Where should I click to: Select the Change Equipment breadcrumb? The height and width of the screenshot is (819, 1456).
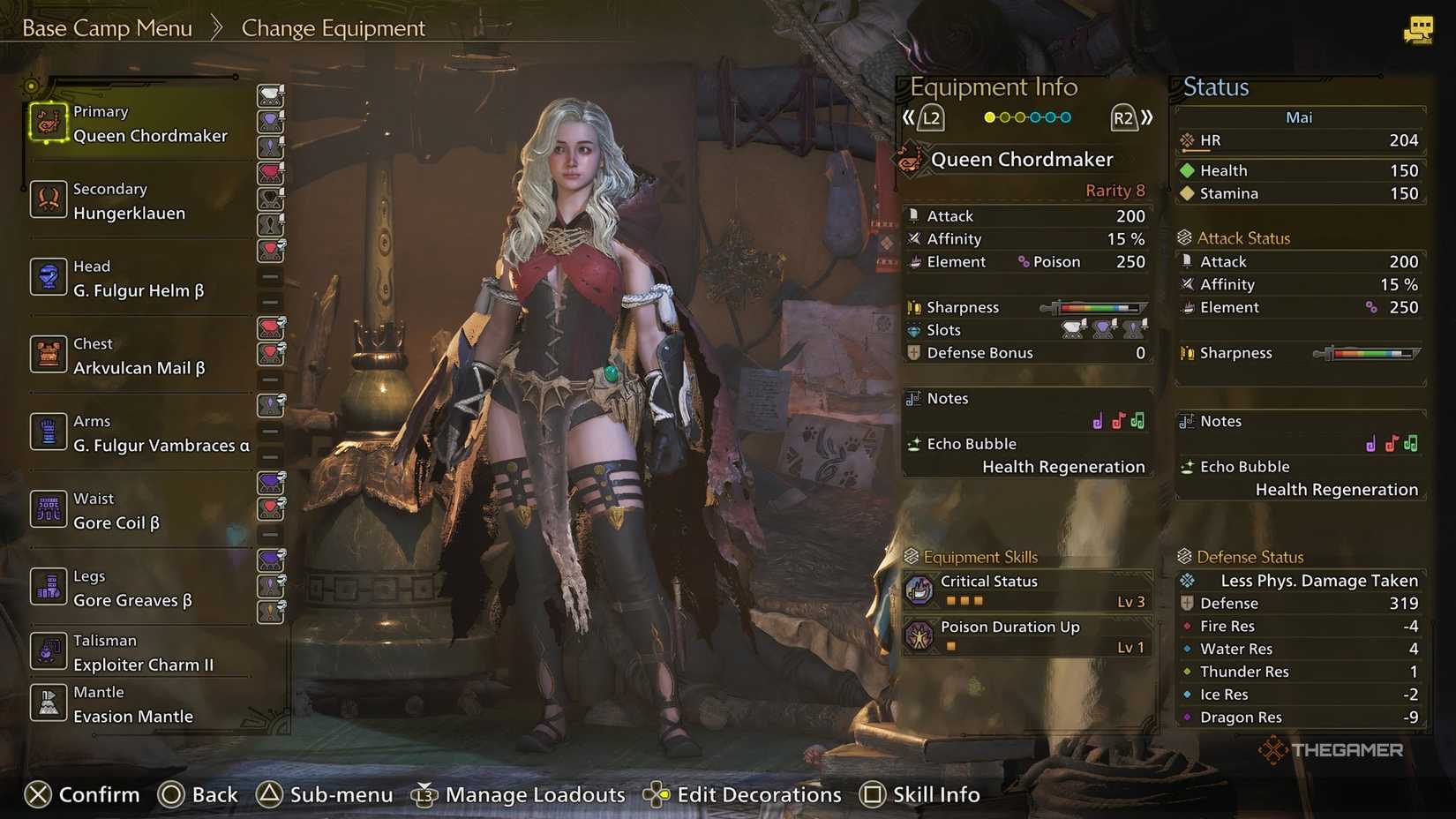333,27
